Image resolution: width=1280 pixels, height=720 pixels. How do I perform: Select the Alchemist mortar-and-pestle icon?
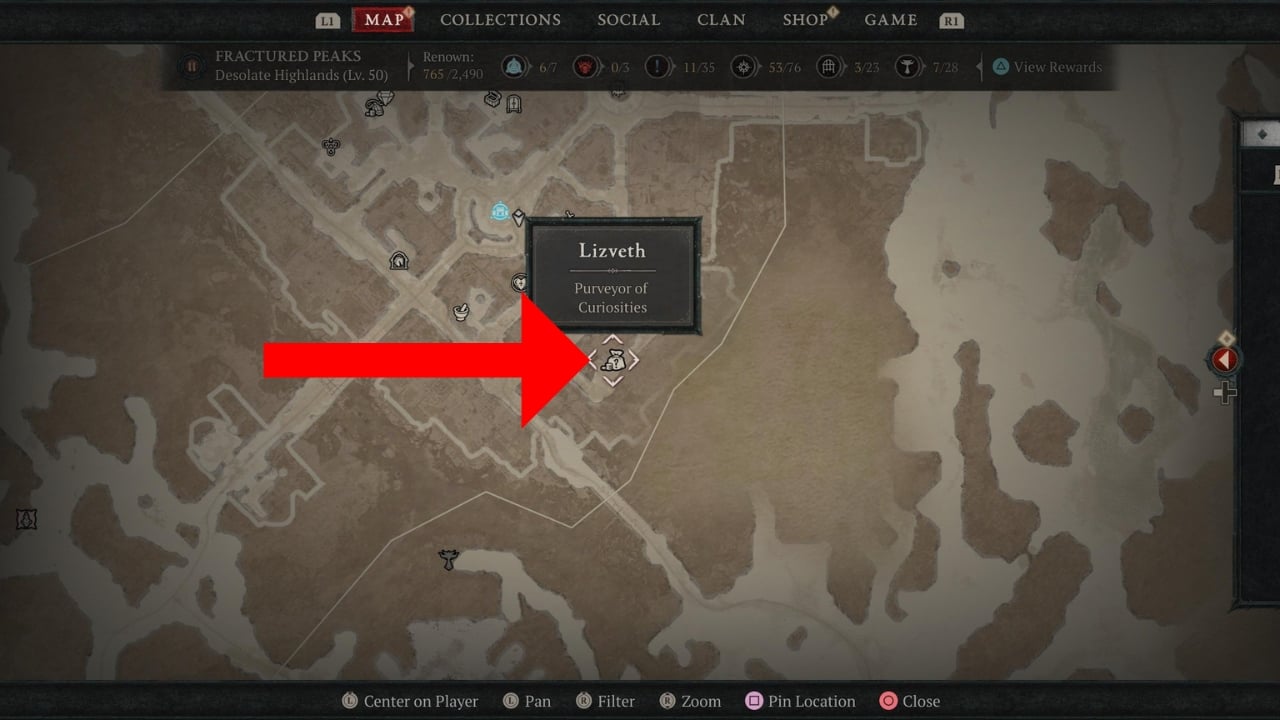click(x=460, y=311)
